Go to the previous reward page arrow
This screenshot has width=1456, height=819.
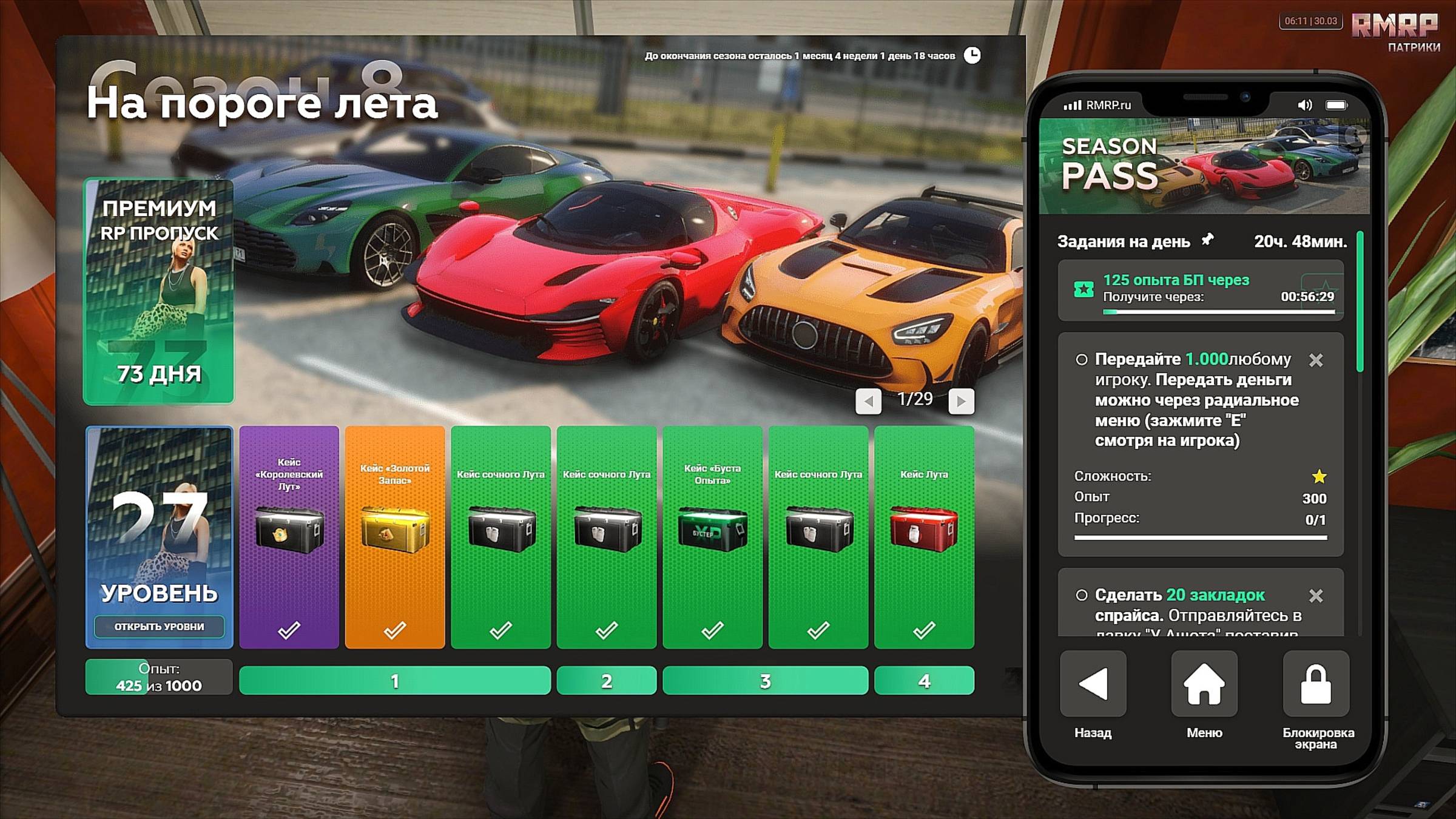point(868,401)
